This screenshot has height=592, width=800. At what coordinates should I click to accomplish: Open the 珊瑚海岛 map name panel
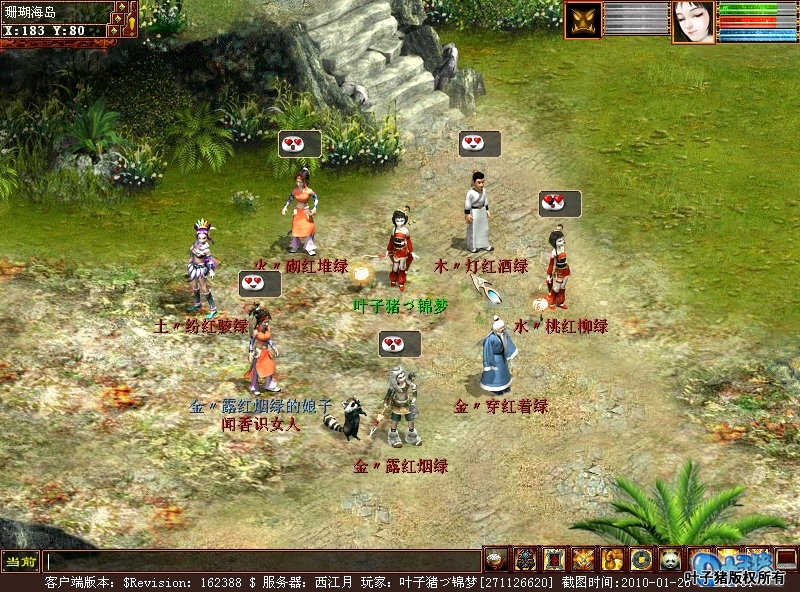(55, 13)
